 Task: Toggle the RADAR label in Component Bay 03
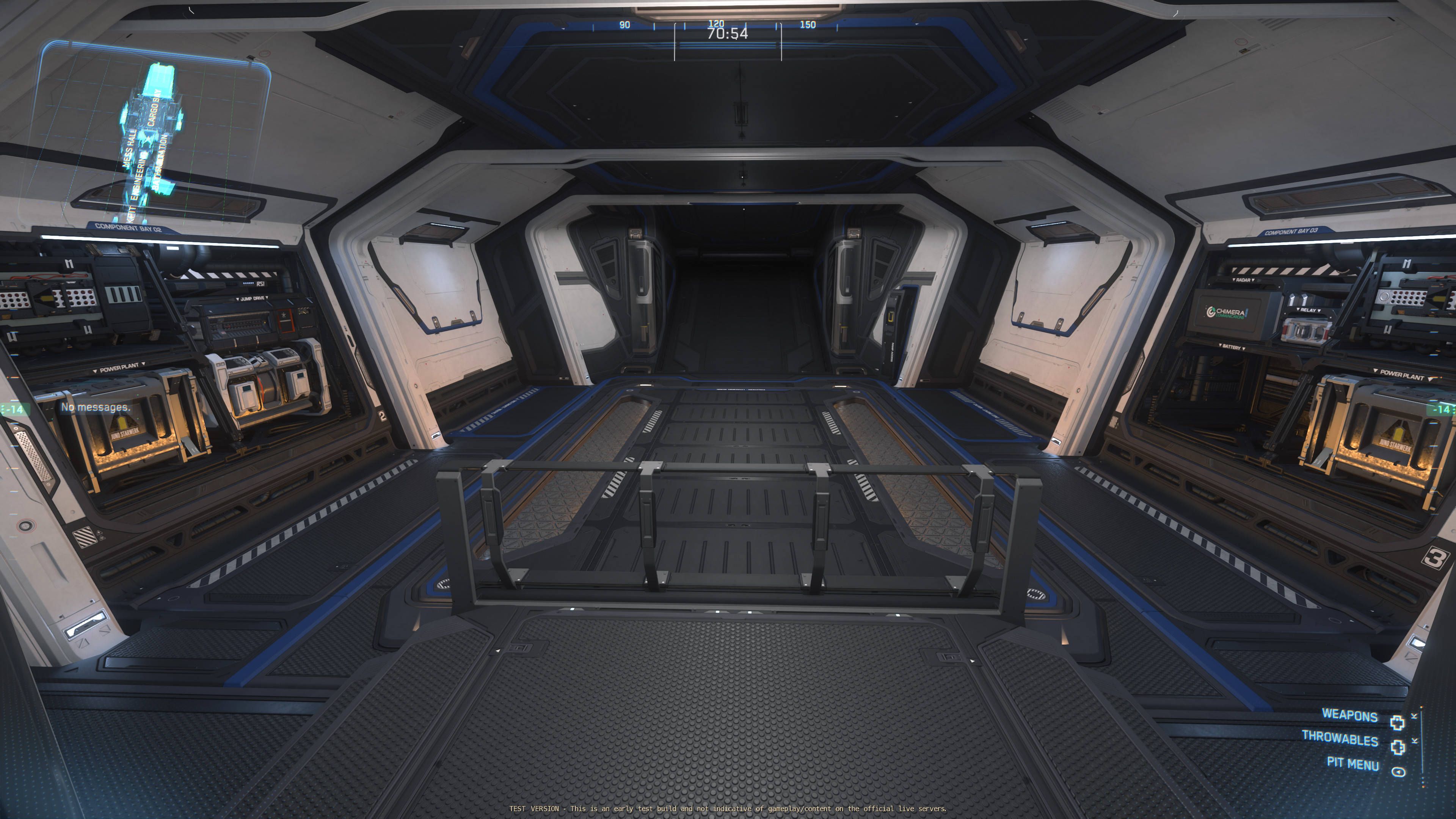pos(1244,280)
